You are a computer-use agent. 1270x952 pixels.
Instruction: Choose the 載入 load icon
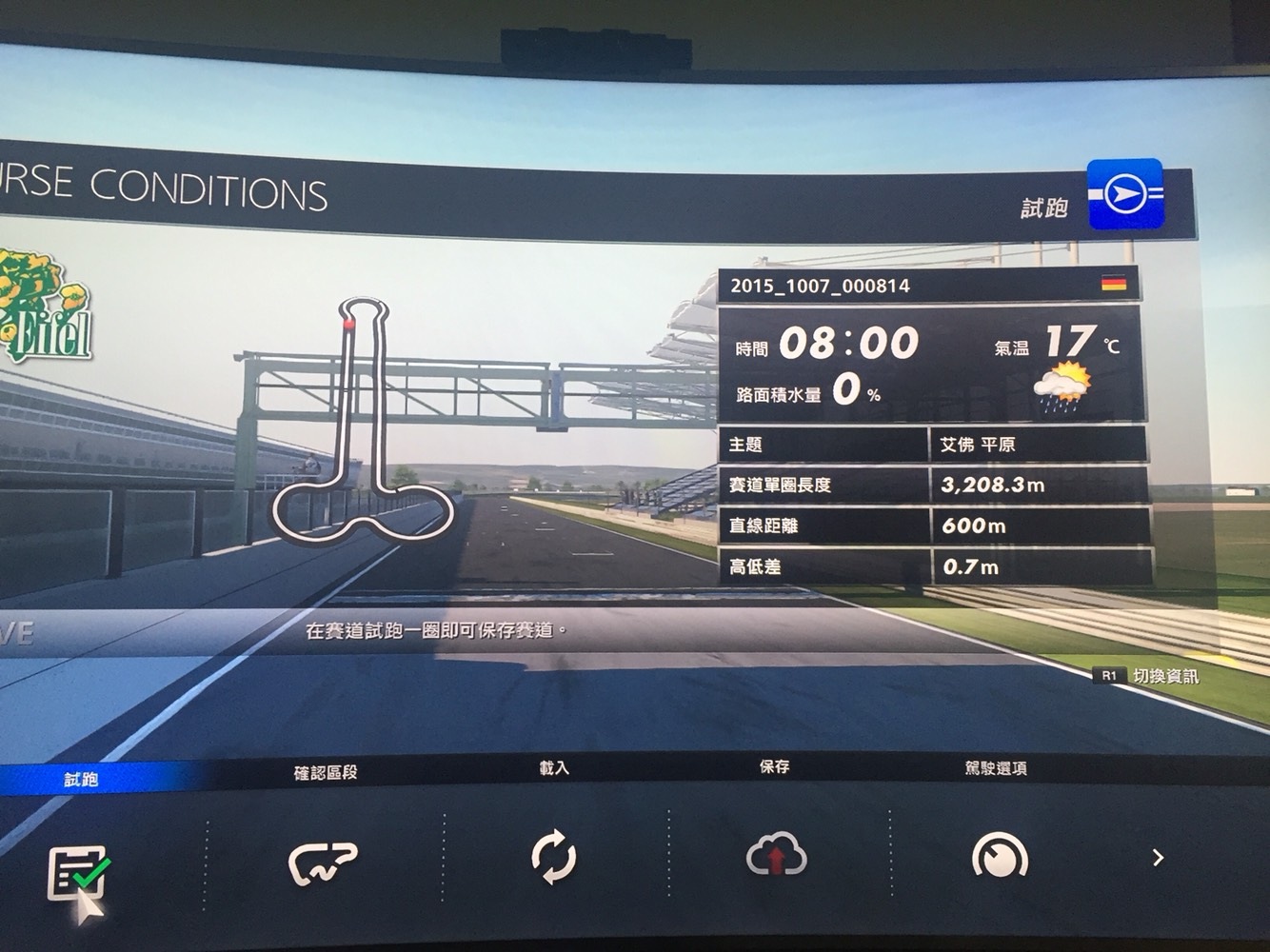click(553, 856)
